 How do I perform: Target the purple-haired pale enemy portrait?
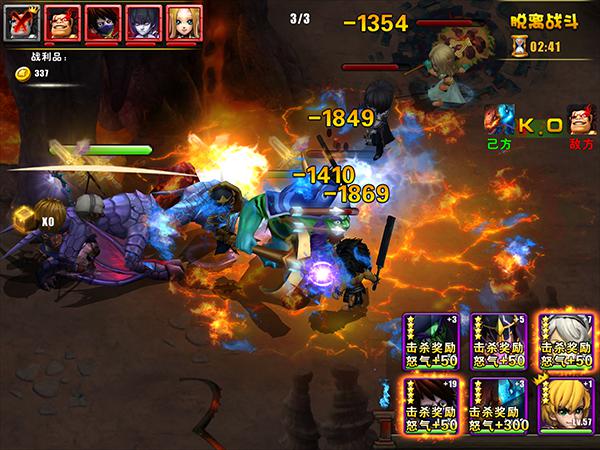click(143, 22)
